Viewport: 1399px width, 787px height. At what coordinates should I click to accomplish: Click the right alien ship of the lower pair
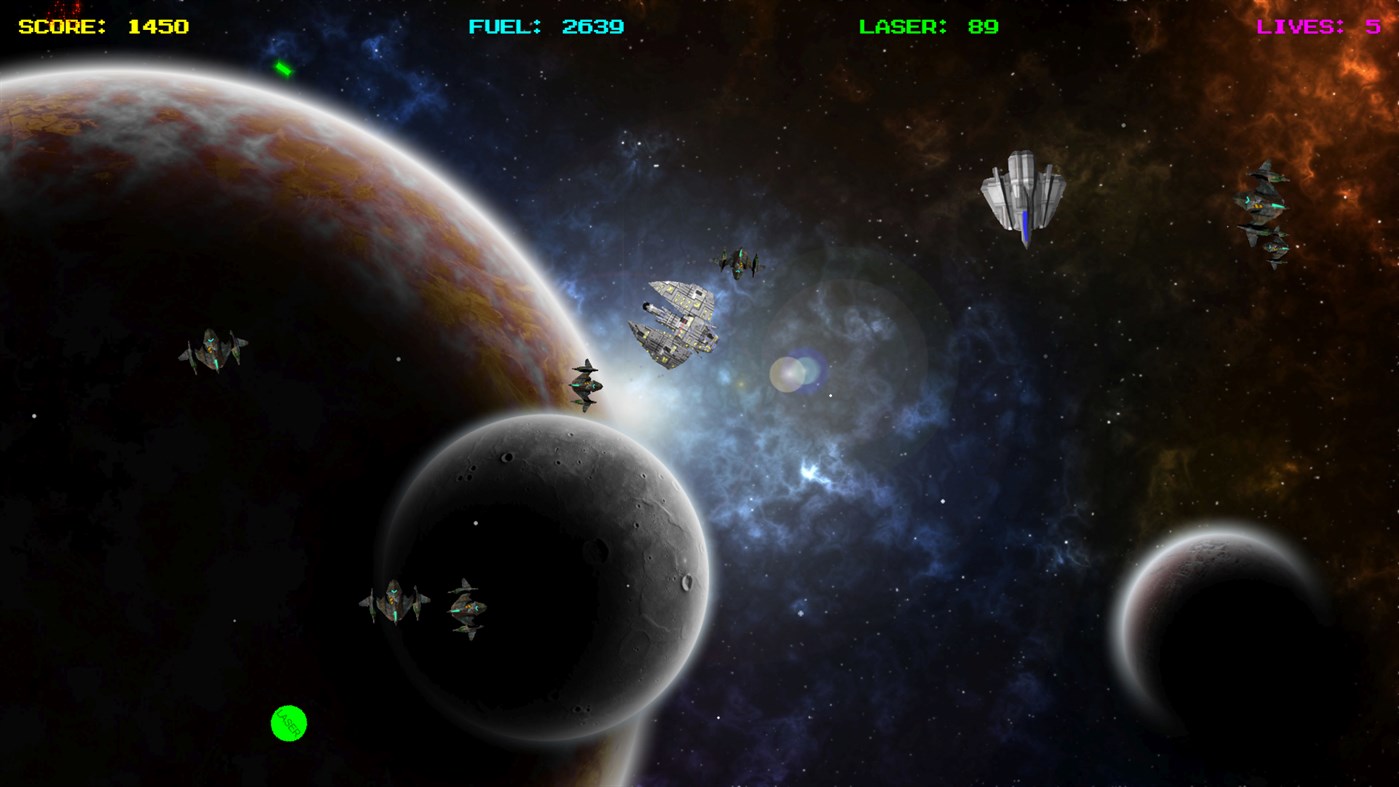click(x=467, y=608)
